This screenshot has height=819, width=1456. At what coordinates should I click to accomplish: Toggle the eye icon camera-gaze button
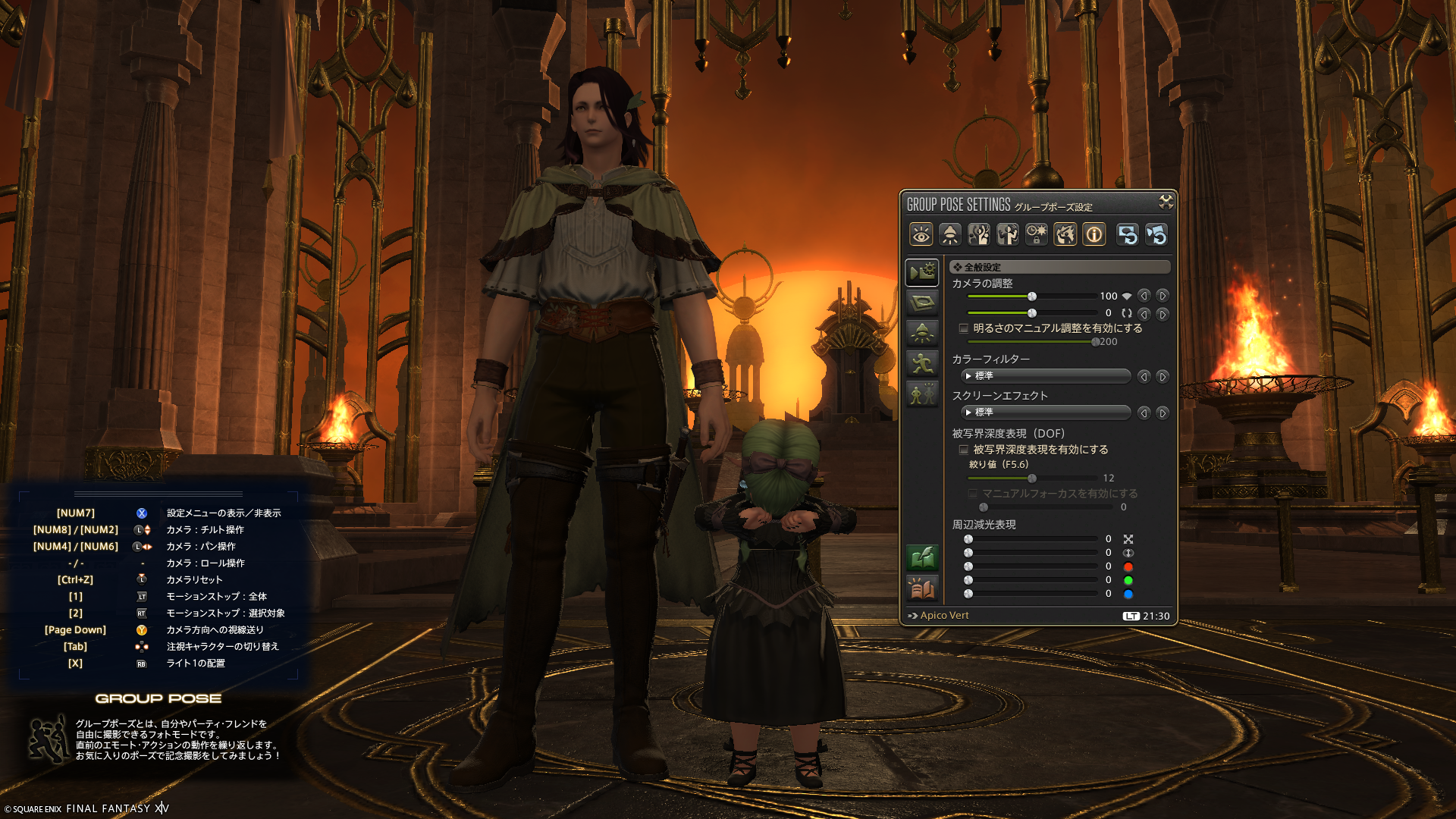pos(921,235)
